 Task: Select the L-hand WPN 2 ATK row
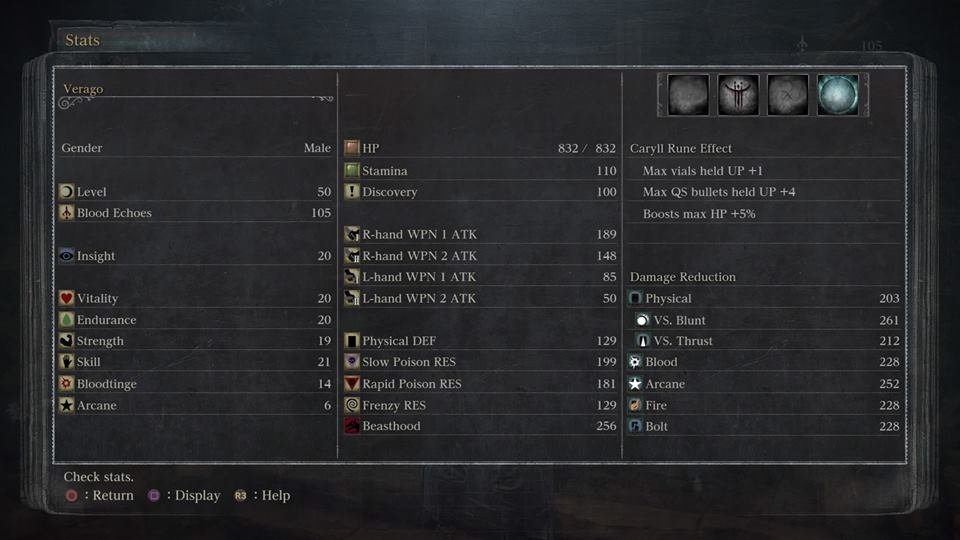(480, 298)
